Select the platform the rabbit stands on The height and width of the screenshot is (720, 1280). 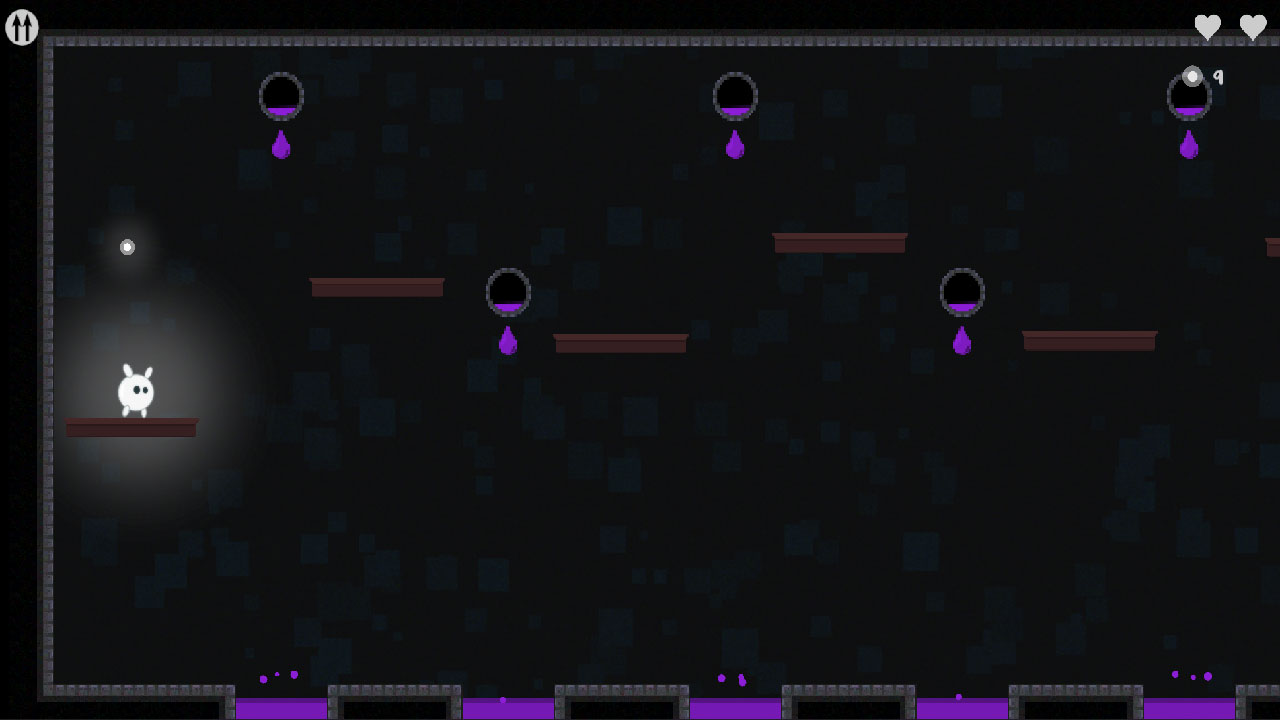click(131, 428)
